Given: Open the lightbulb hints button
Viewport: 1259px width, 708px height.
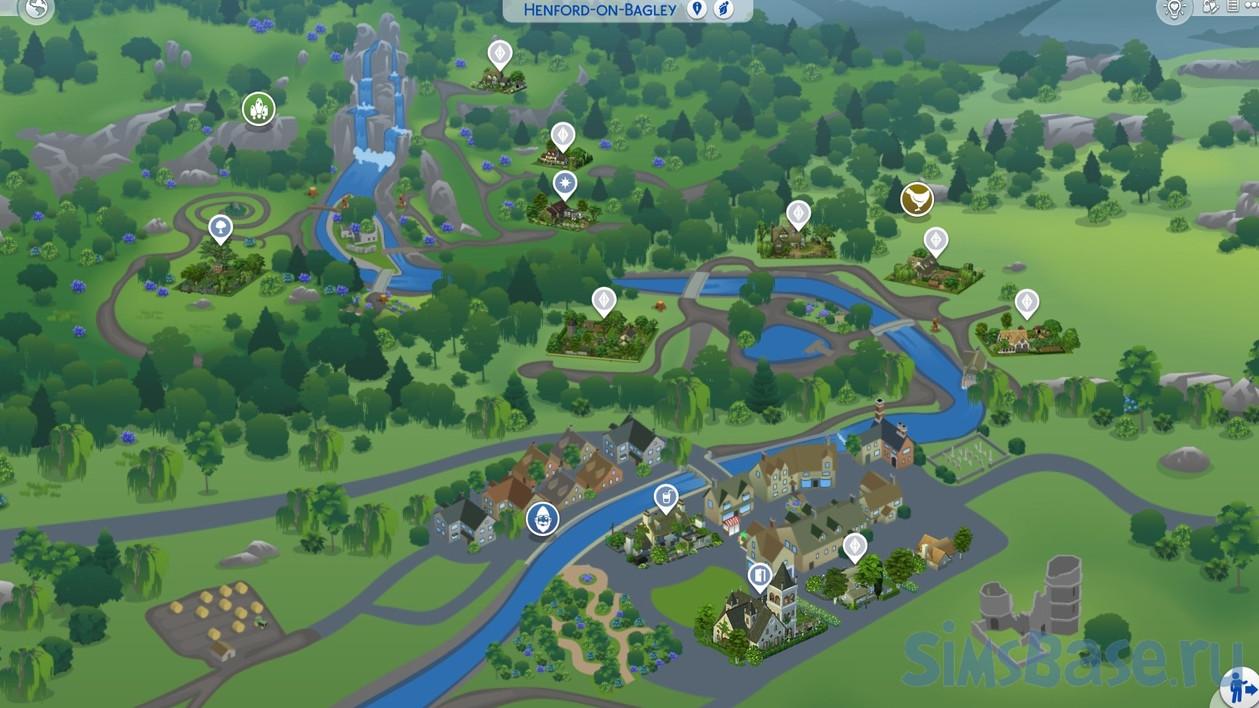Looking at the screenshot, I should tap(1174, 9).
